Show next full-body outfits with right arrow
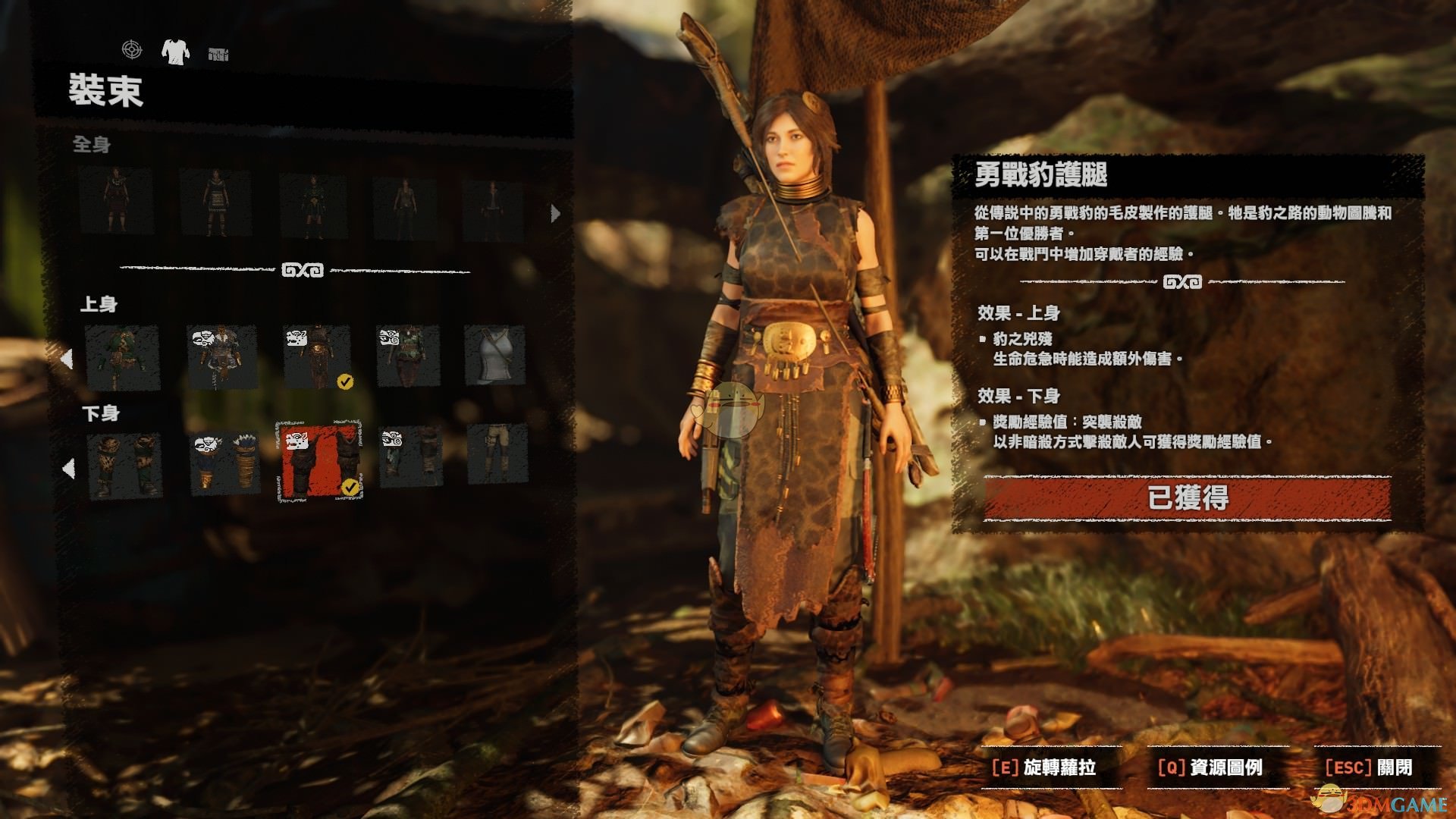 555,214
